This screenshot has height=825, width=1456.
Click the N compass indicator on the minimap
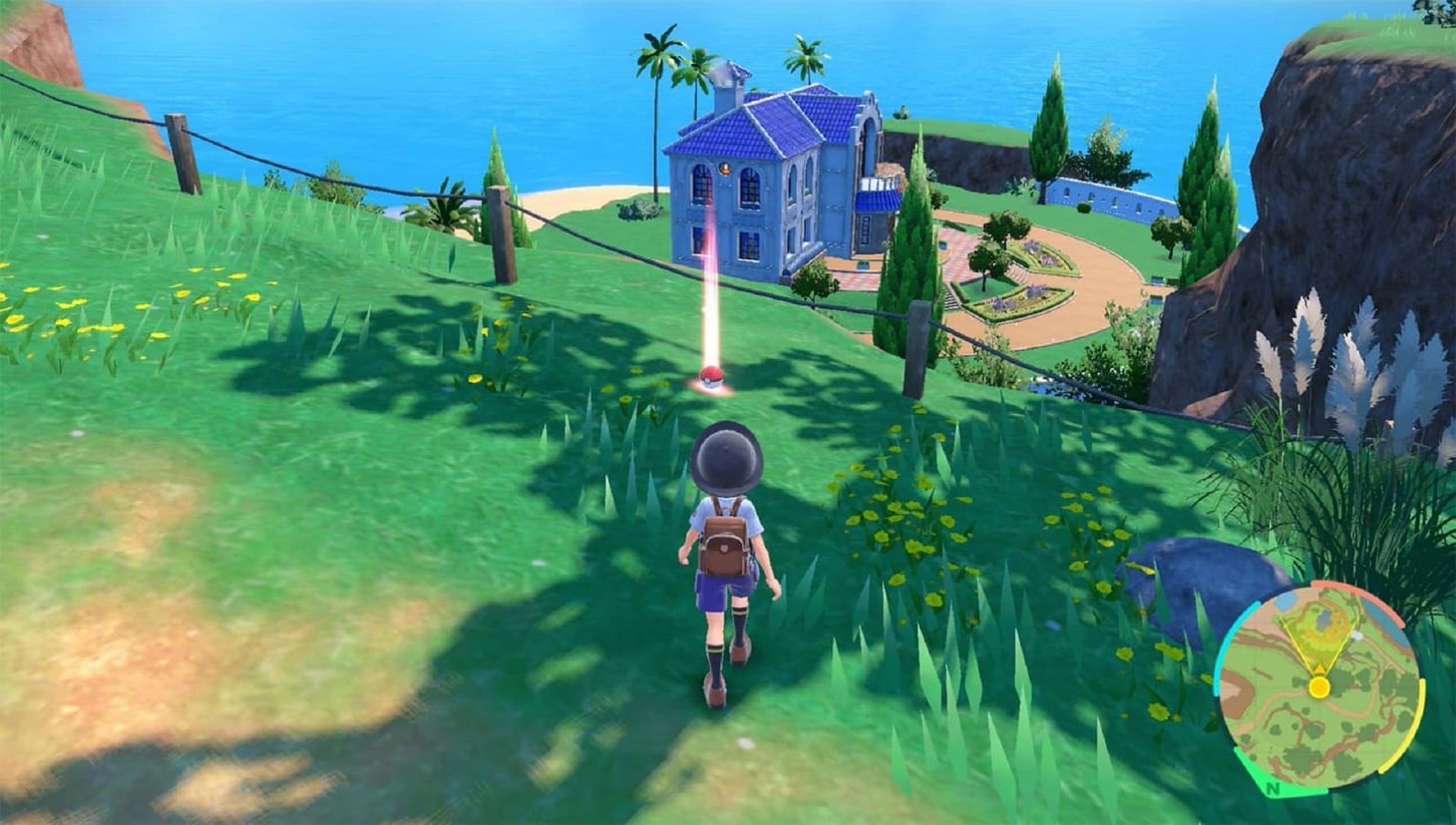(1274, 789)
